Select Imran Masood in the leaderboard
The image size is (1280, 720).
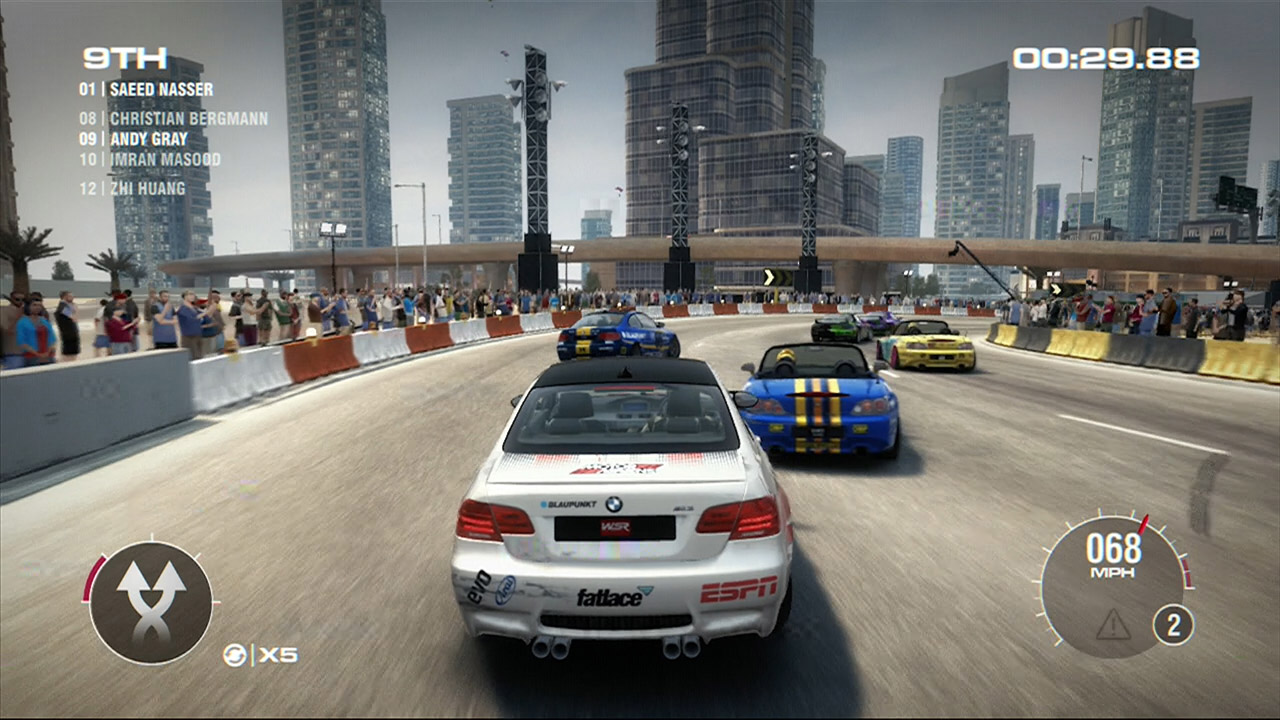(150, 159)
